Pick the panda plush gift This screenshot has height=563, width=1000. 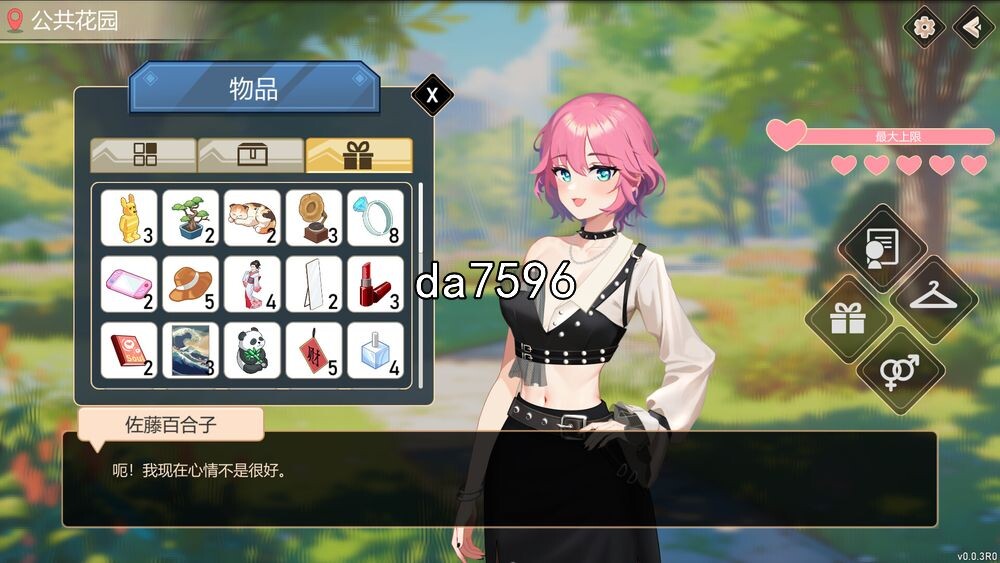[x=252, y=350]
